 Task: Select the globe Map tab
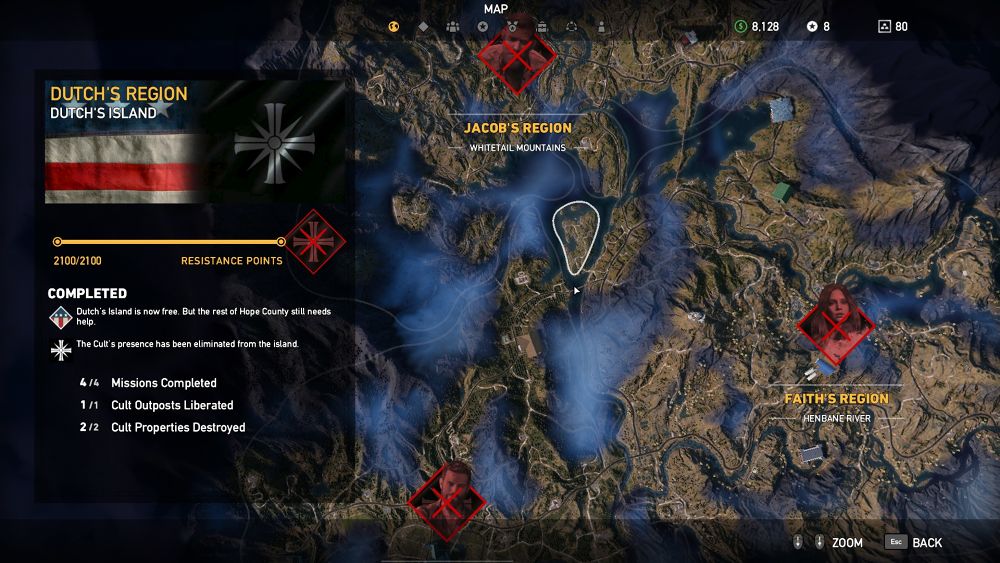pyautogui.click(x=394, y=27)
